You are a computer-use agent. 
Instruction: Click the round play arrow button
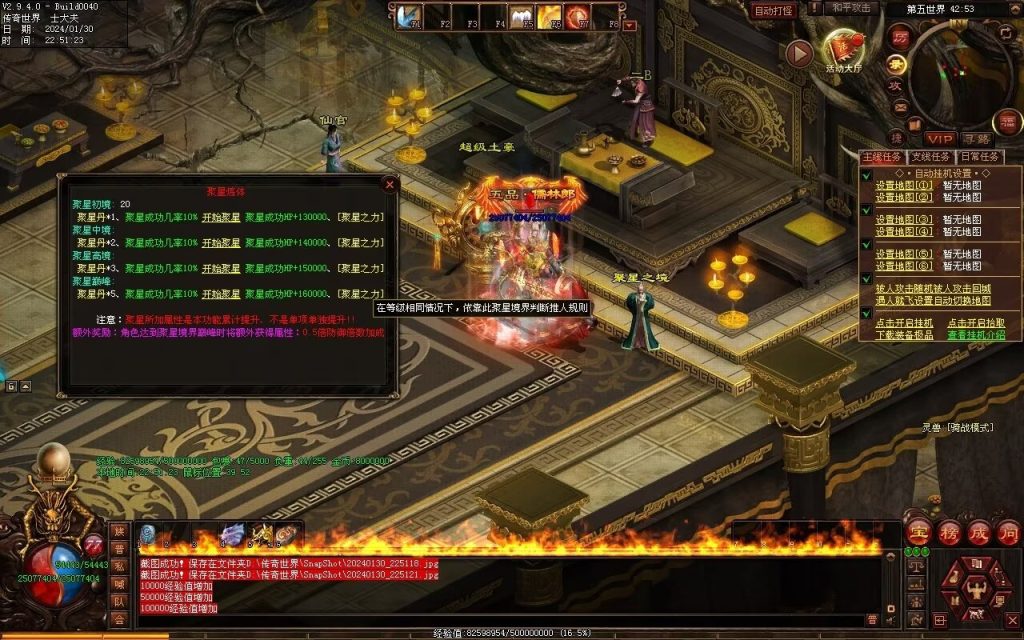[x=798, y=53]
